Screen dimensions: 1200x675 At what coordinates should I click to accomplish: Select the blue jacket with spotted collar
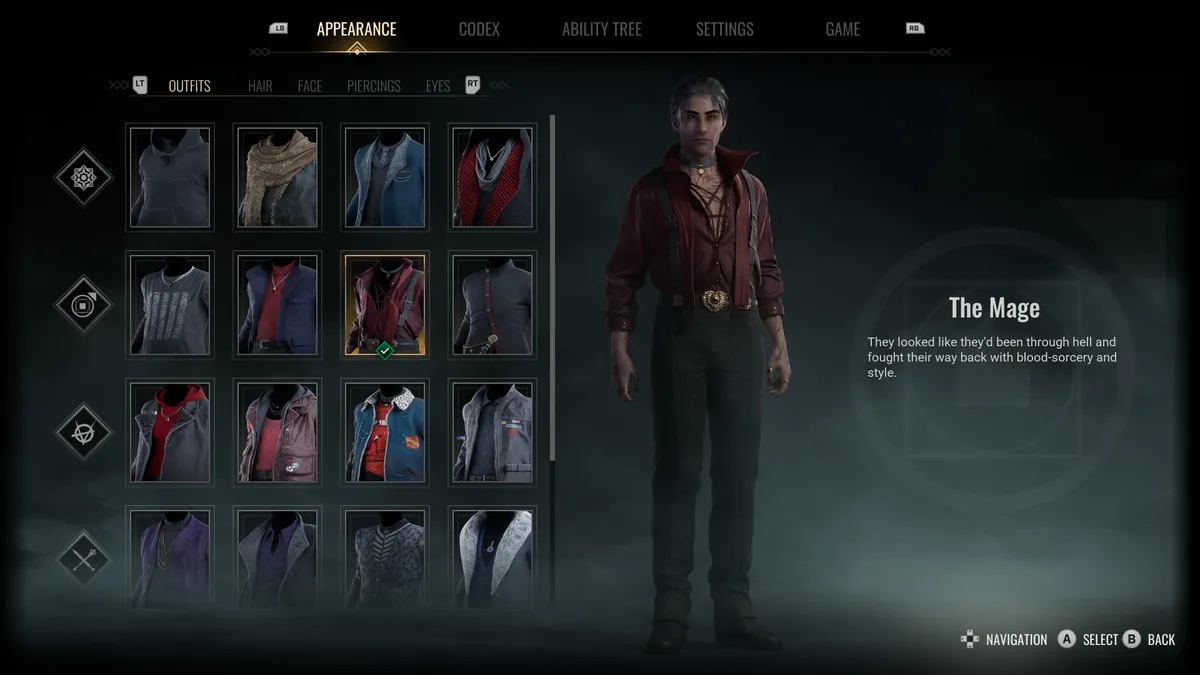click(385, 432)
